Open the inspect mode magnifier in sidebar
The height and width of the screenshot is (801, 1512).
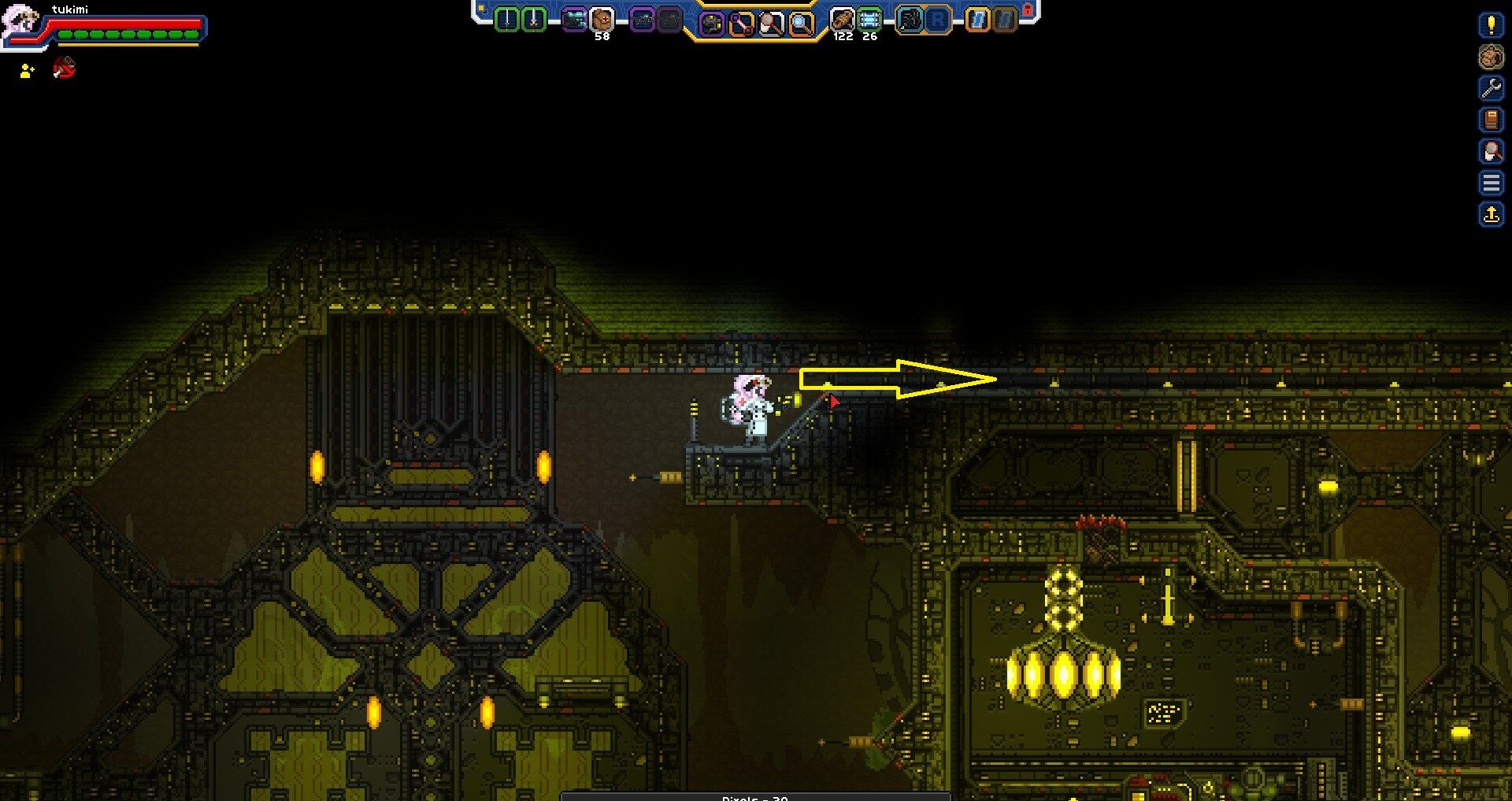pyautogui.click(x=1491, y=150)
